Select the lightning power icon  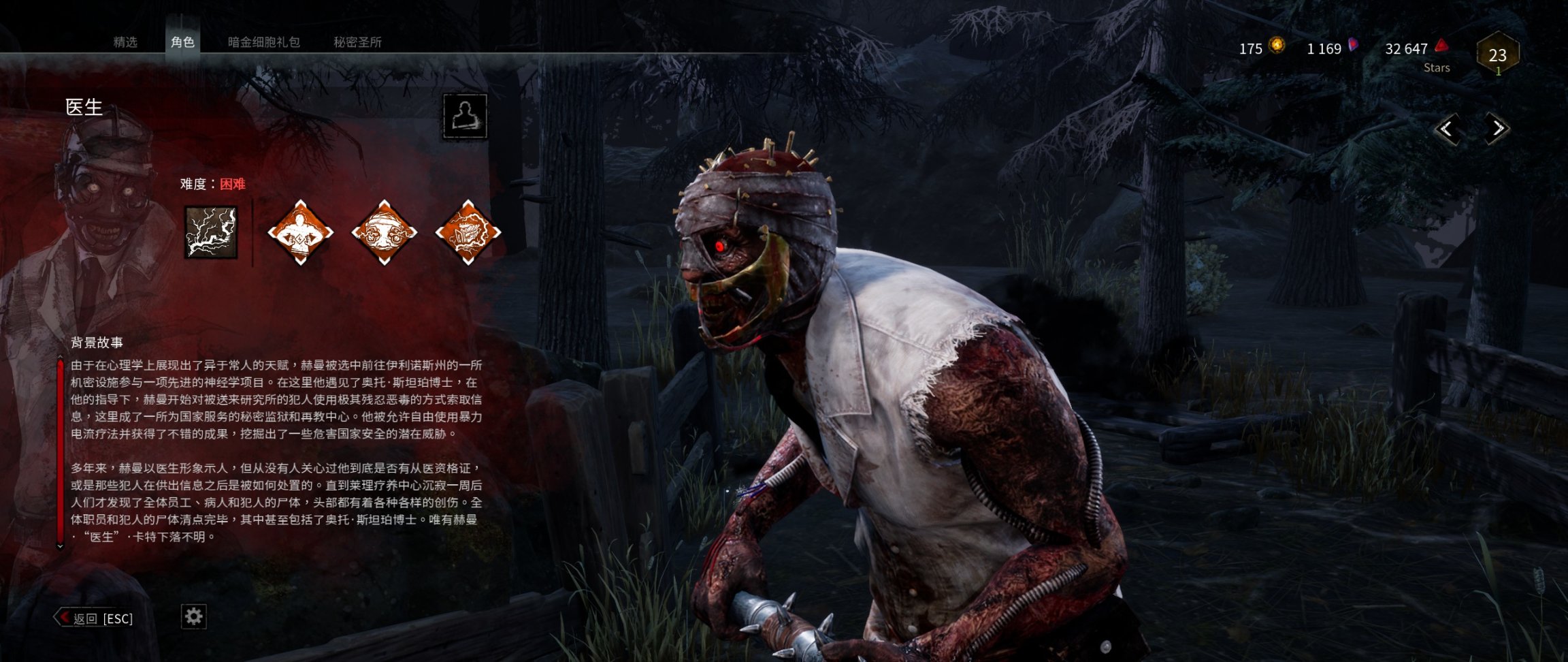(x=211, y=232)
